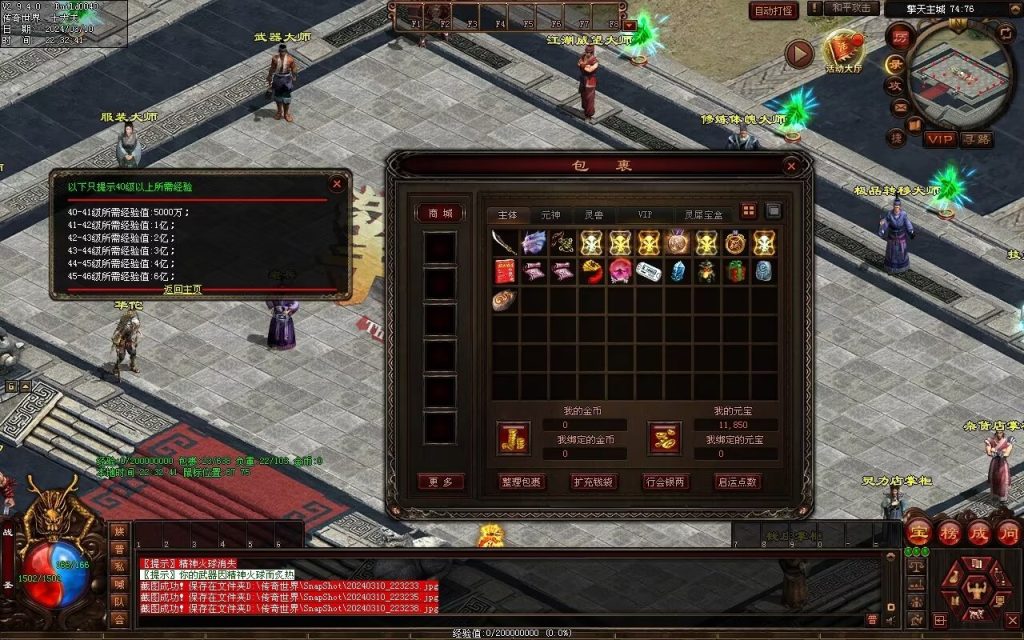Select the green gift box item
The image size is (1024, 640).
click(x=735, y=271)
